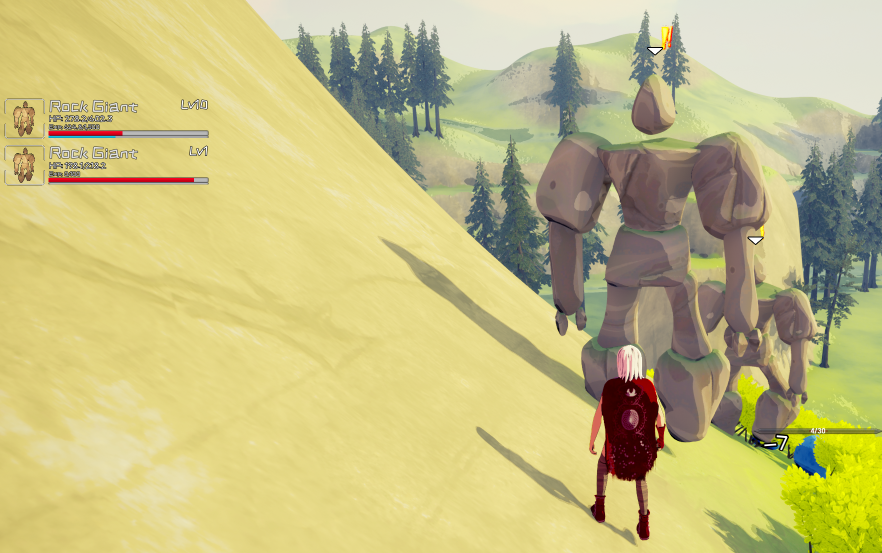Click the target marker above the smaller Rock Giant
Image resolution: width=882 pixels, height=553 pixels.
pyautogui.click(x=755, y=240)
